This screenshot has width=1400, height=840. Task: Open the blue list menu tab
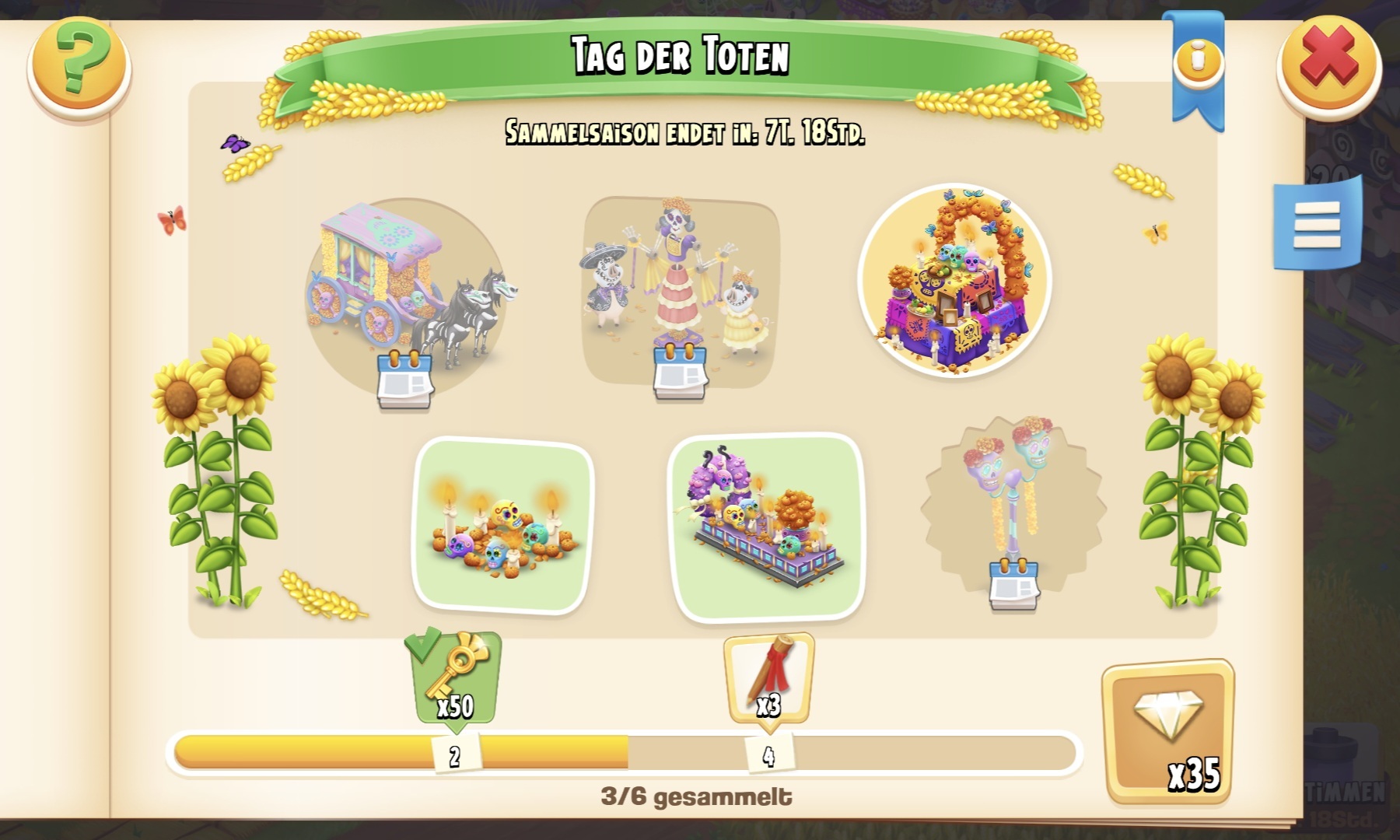(x=1318, y=225)
